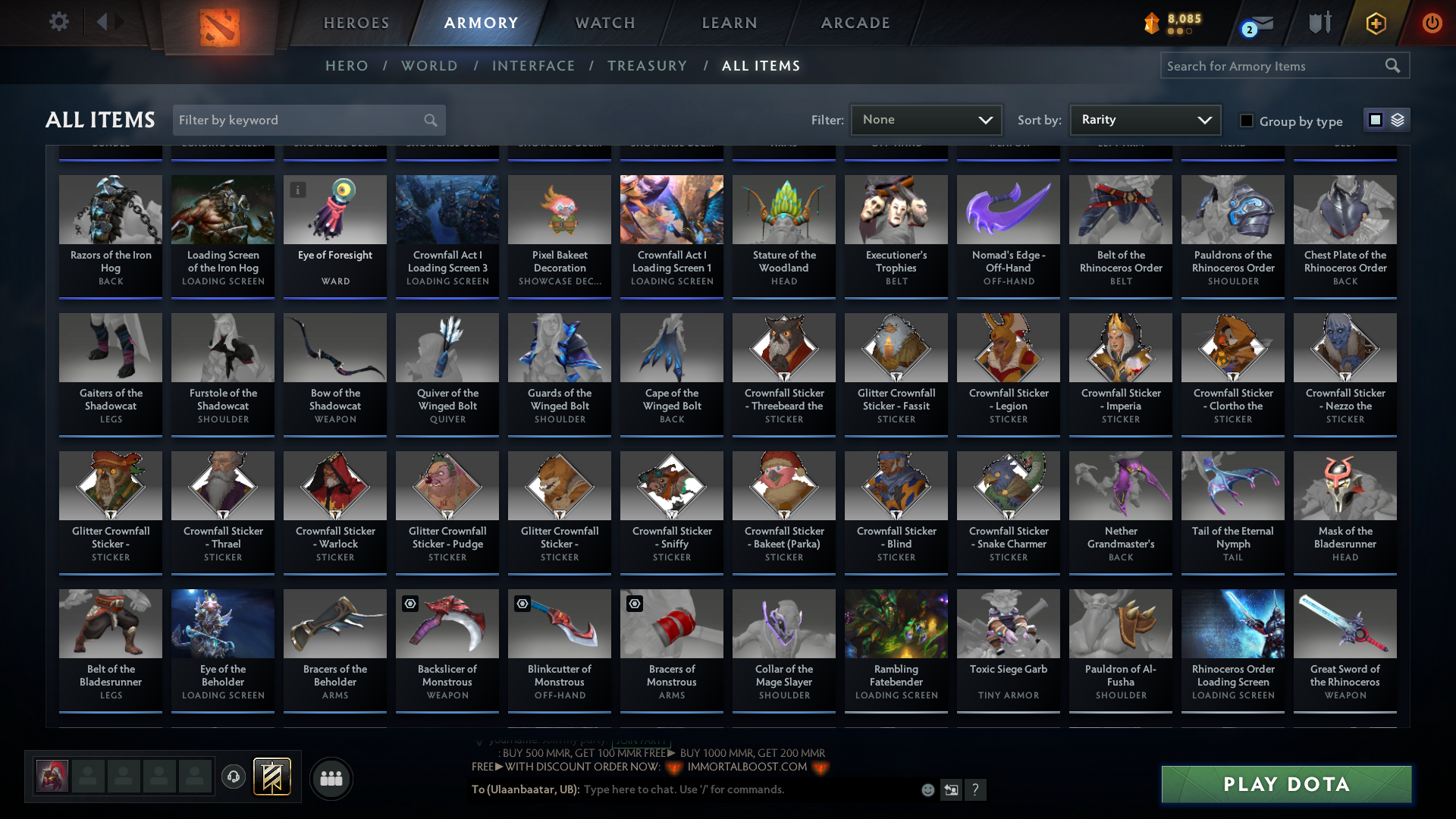Click the power/quit icon top right

(x=1432, y=23)
